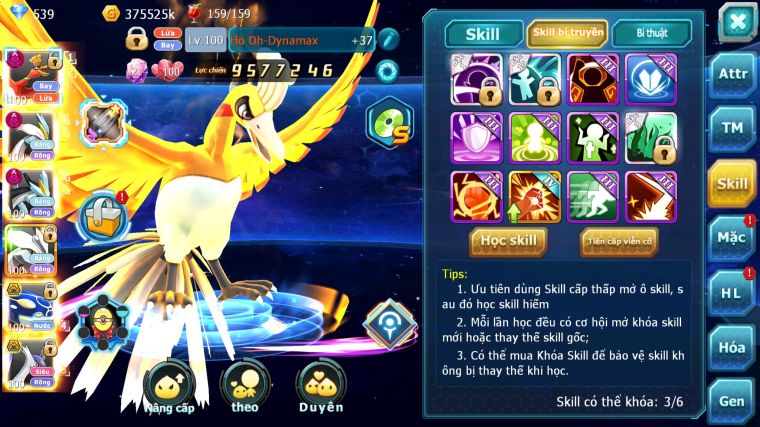Open the Gen side tab
Image resolution: width=760 pixels, height=427 pixels.
pos(732,400)
